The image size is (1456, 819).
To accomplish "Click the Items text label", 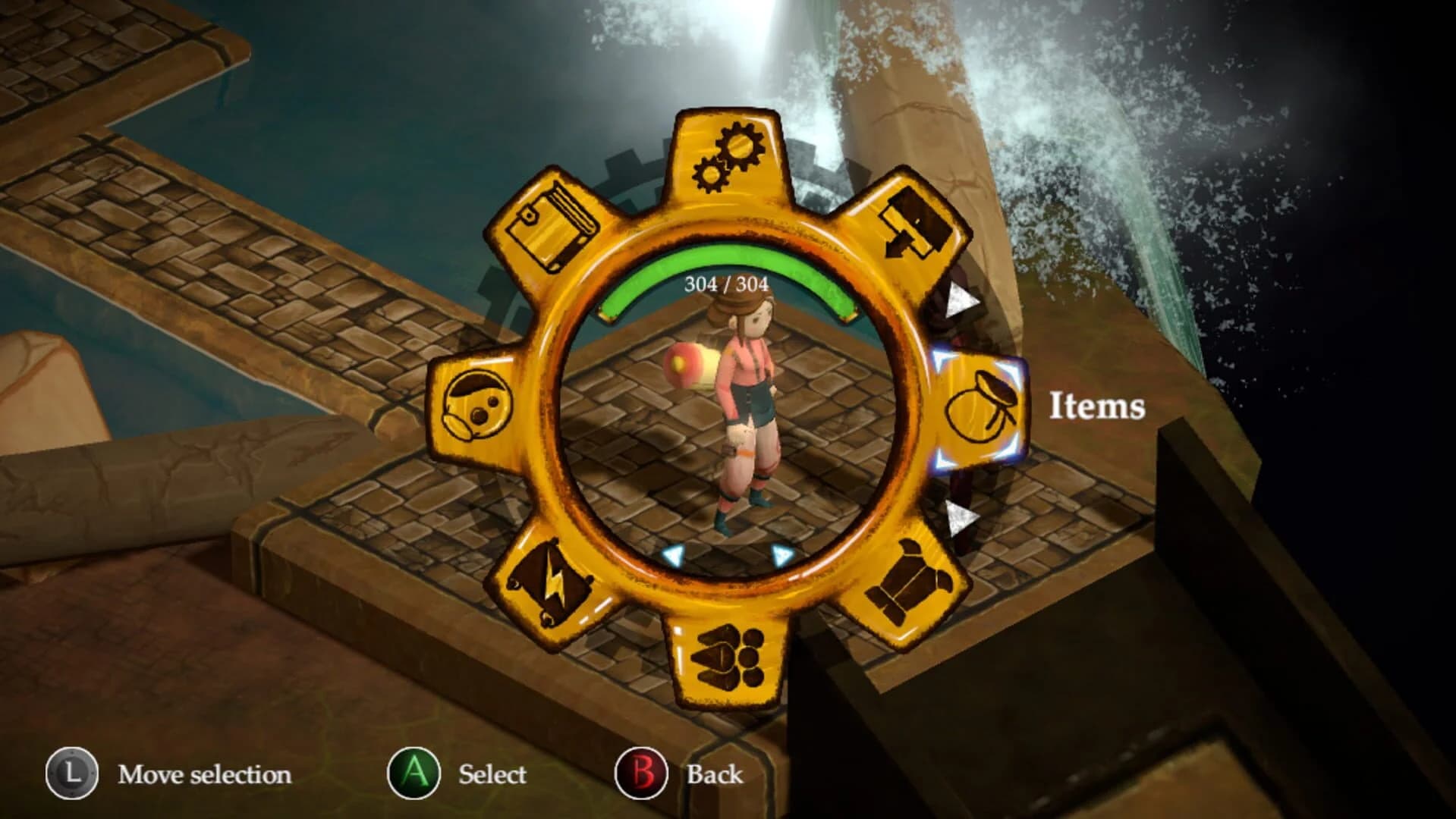I will [1098, 409].
